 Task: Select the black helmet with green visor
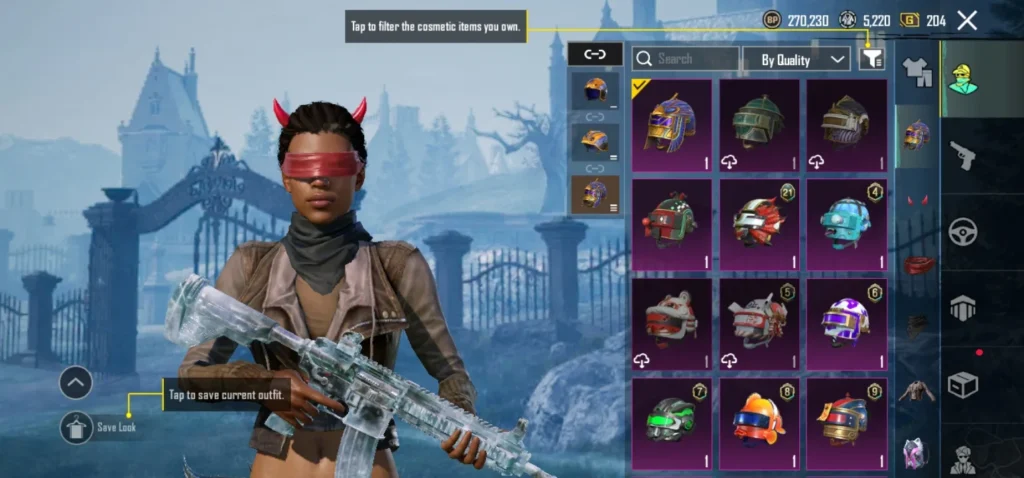coord(672,420)
